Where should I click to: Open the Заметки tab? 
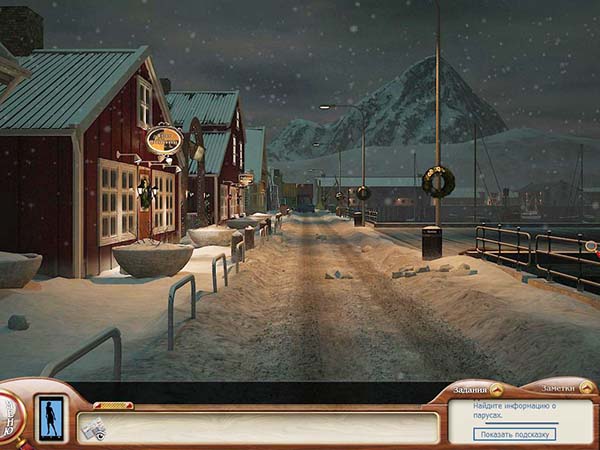pyautogui.click(x=562, y=388)
